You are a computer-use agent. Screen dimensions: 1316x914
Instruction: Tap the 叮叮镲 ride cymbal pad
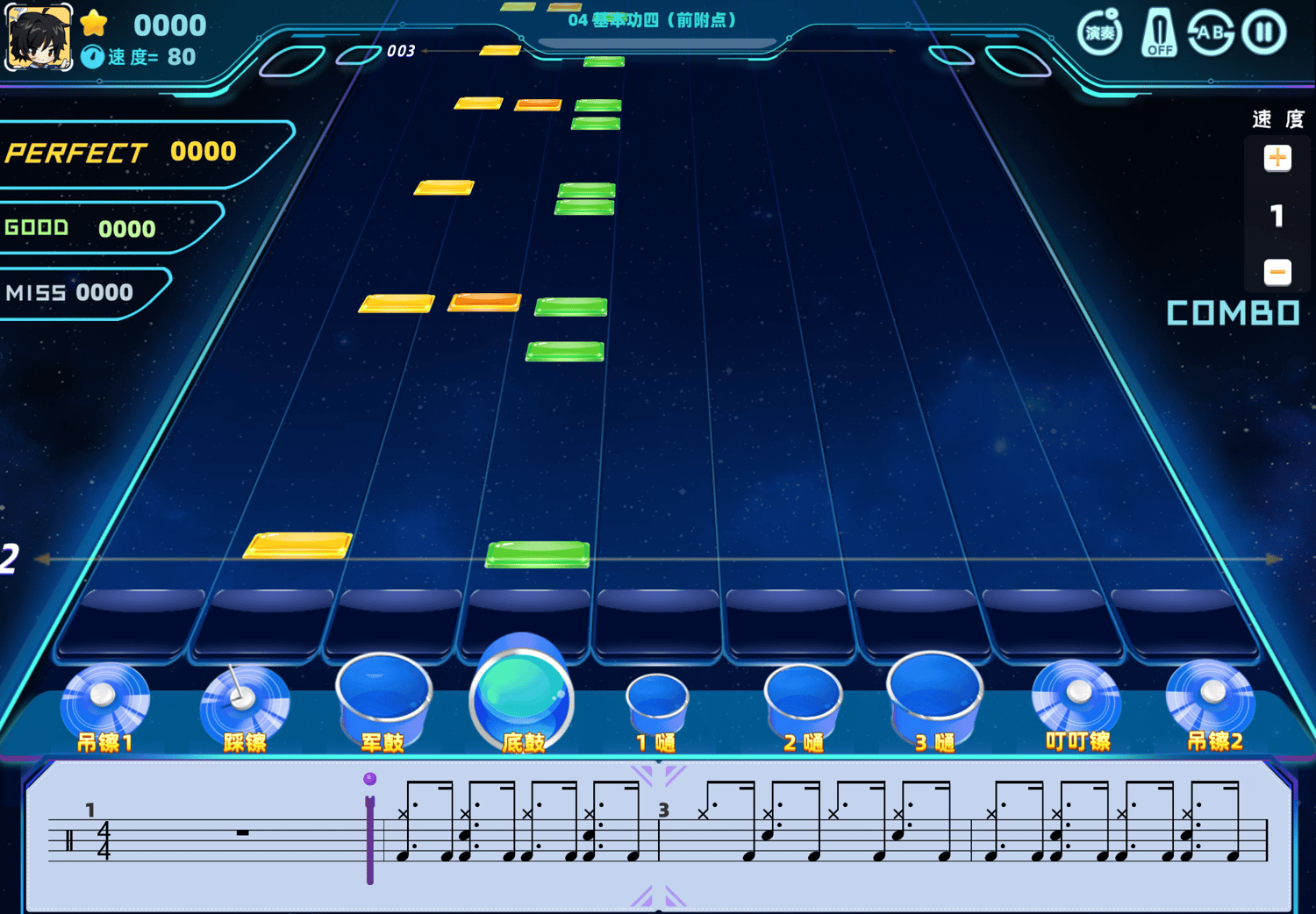pyautogui.click(x=1076, y=697)
